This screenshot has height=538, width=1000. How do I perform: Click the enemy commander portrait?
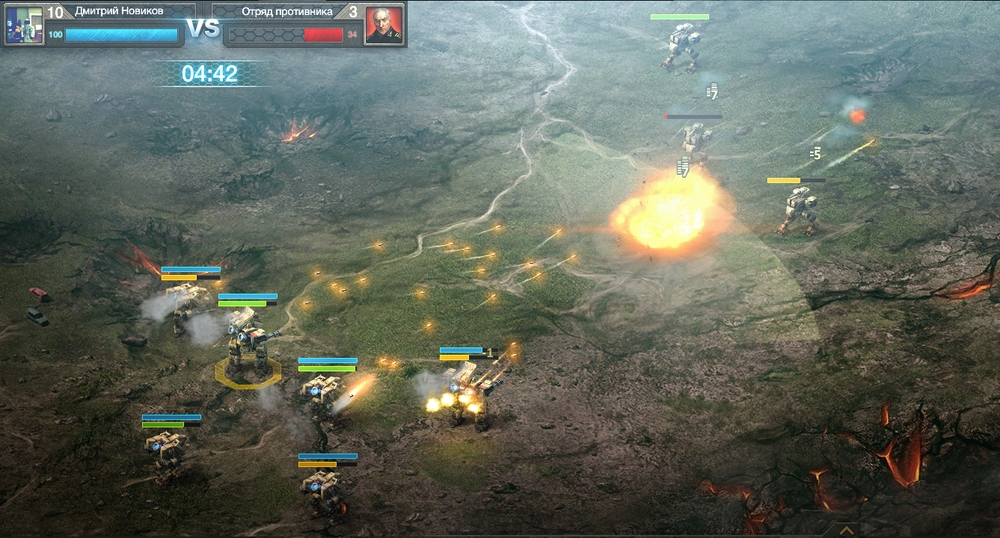(x=384, y=25)
